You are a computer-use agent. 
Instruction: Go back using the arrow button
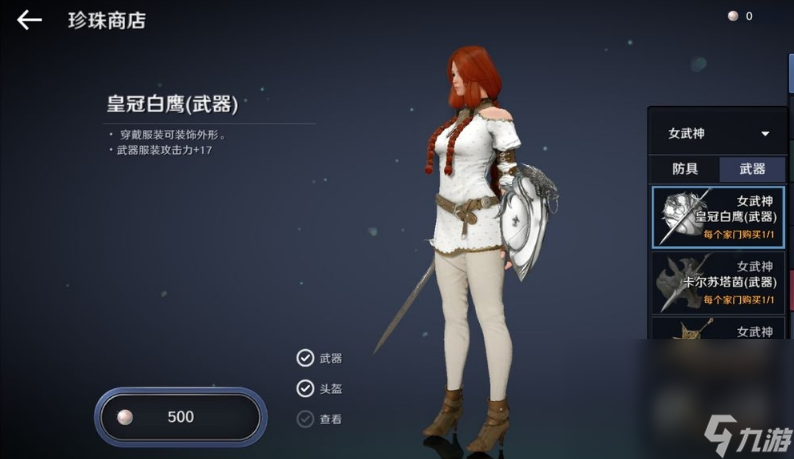(29, 20)
